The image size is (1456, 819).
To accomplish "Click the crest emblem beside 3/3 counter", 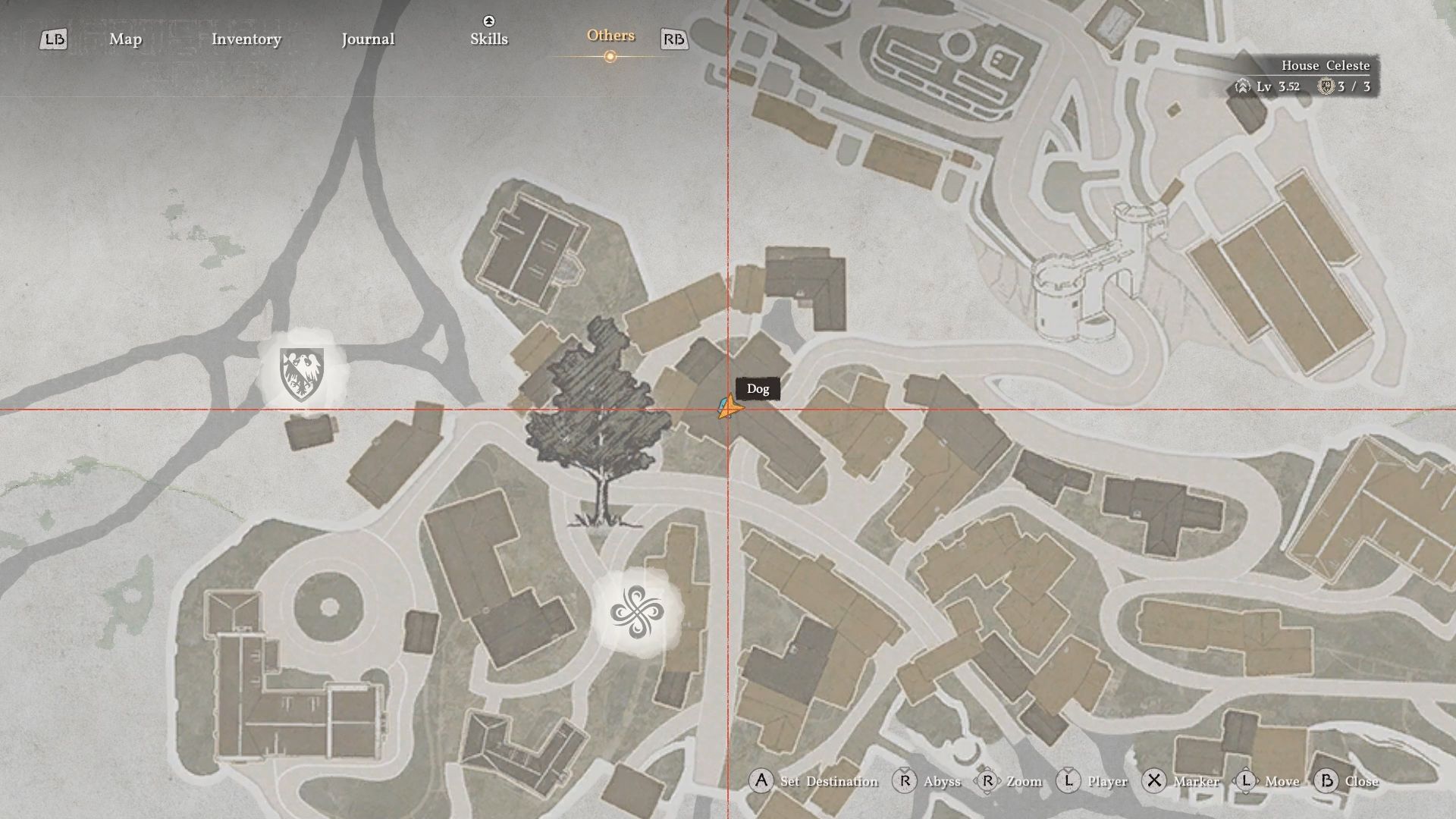I will point(1326,86).
